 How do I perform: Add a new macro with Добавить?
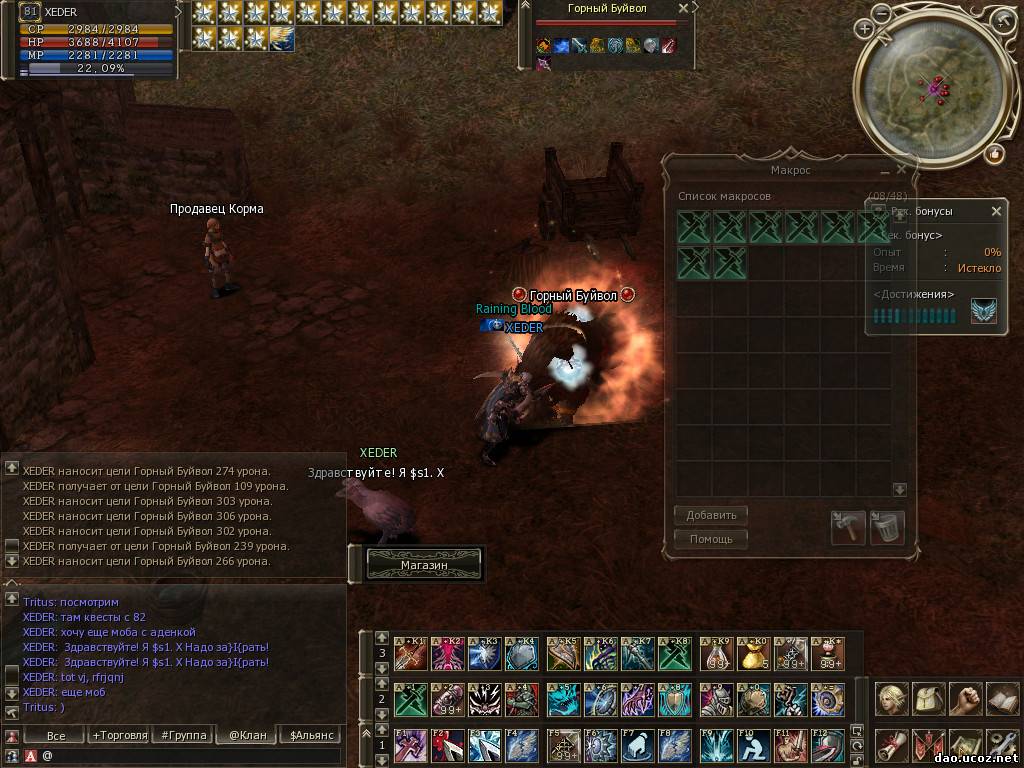[711, 516]
